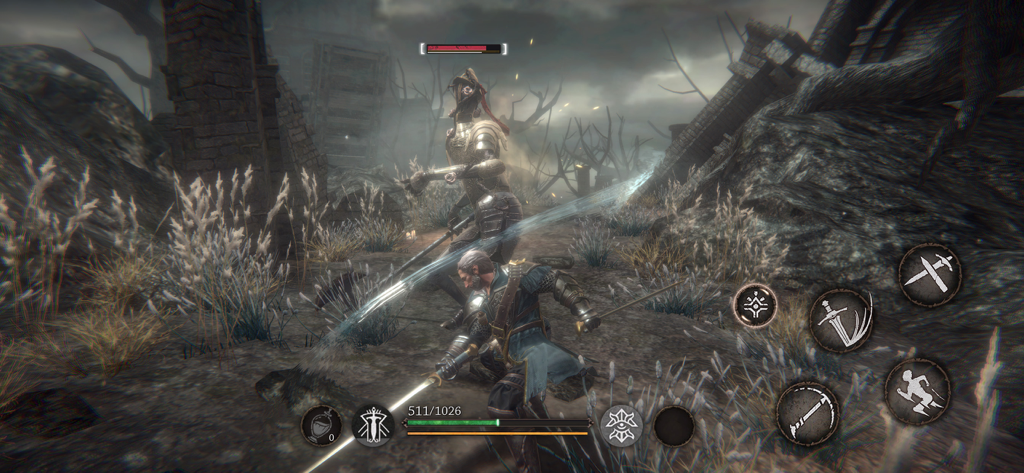Viewport: 1024px width, 473px height.
Task: Tap the empty round slot button
Action: (674, 426)
